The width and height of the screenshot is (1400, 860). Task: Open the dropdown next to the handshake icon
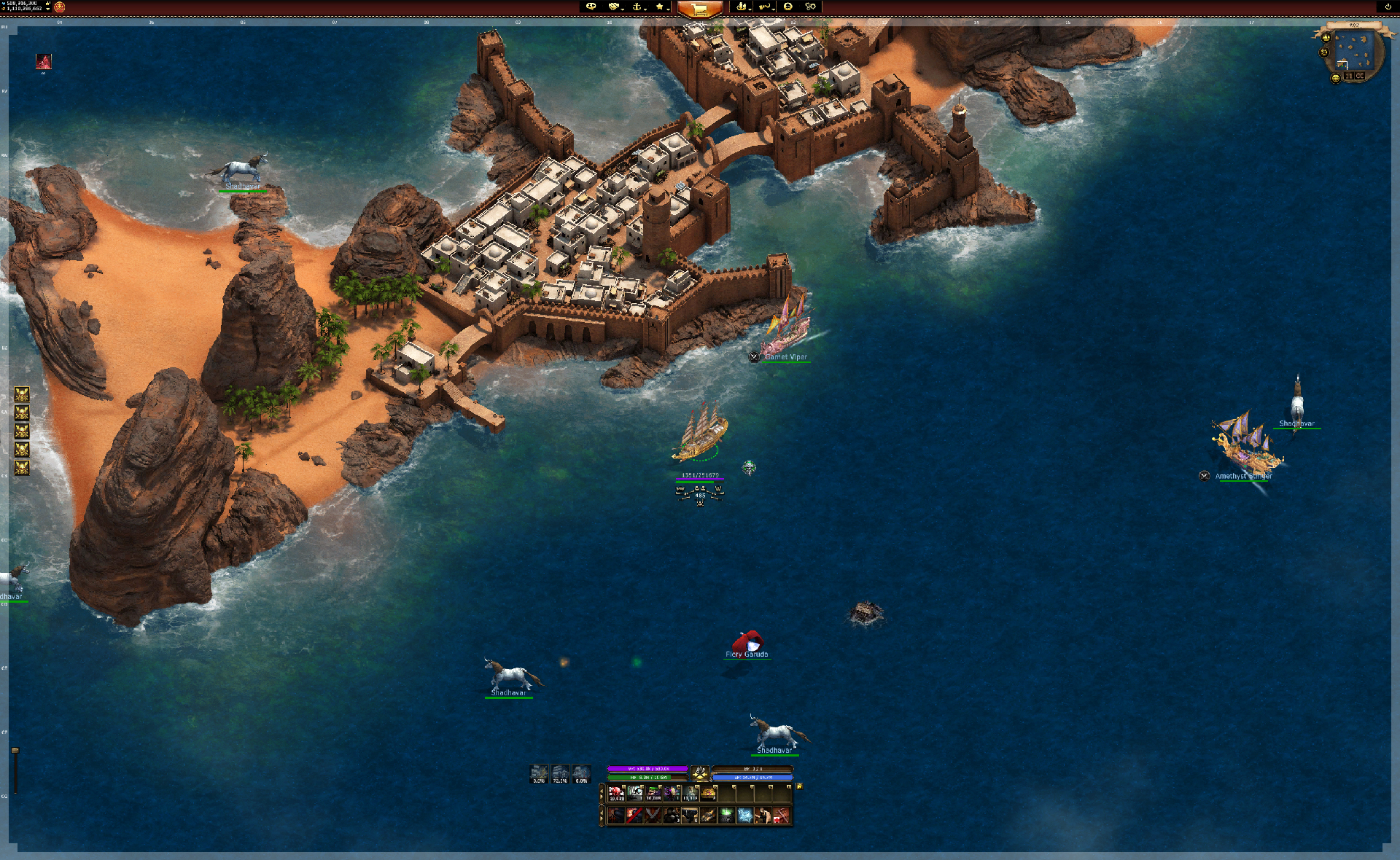[622, 9]
